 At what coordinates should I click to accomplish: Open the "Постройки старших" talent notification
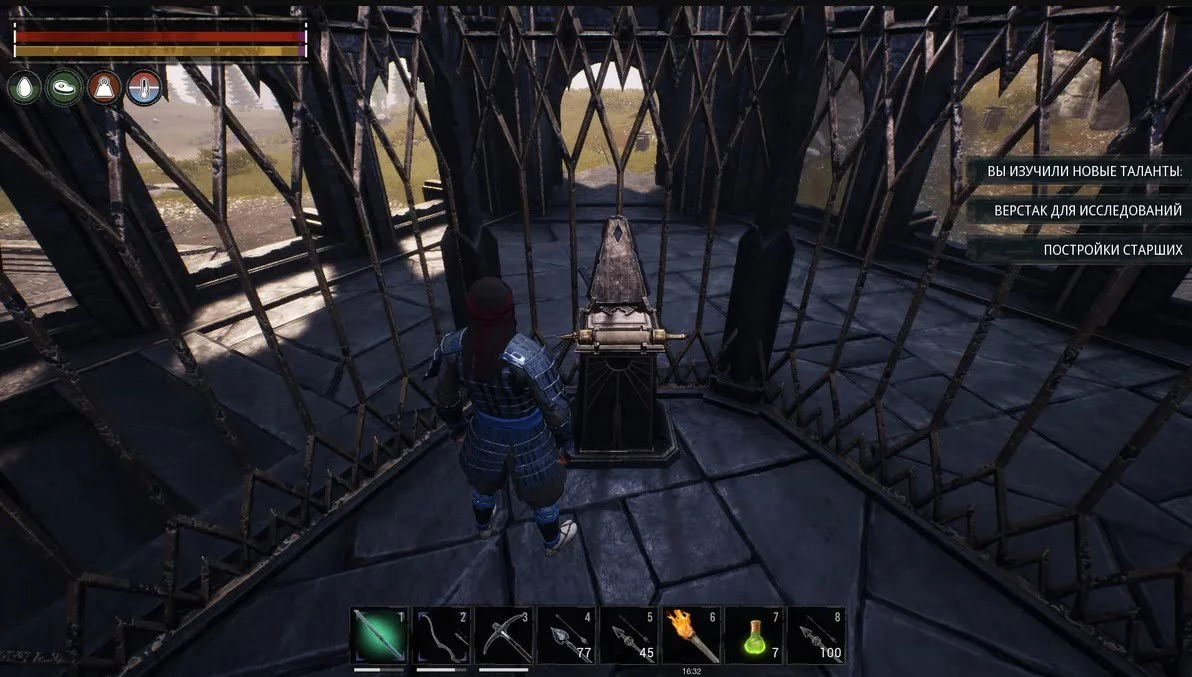[1112, 250]
